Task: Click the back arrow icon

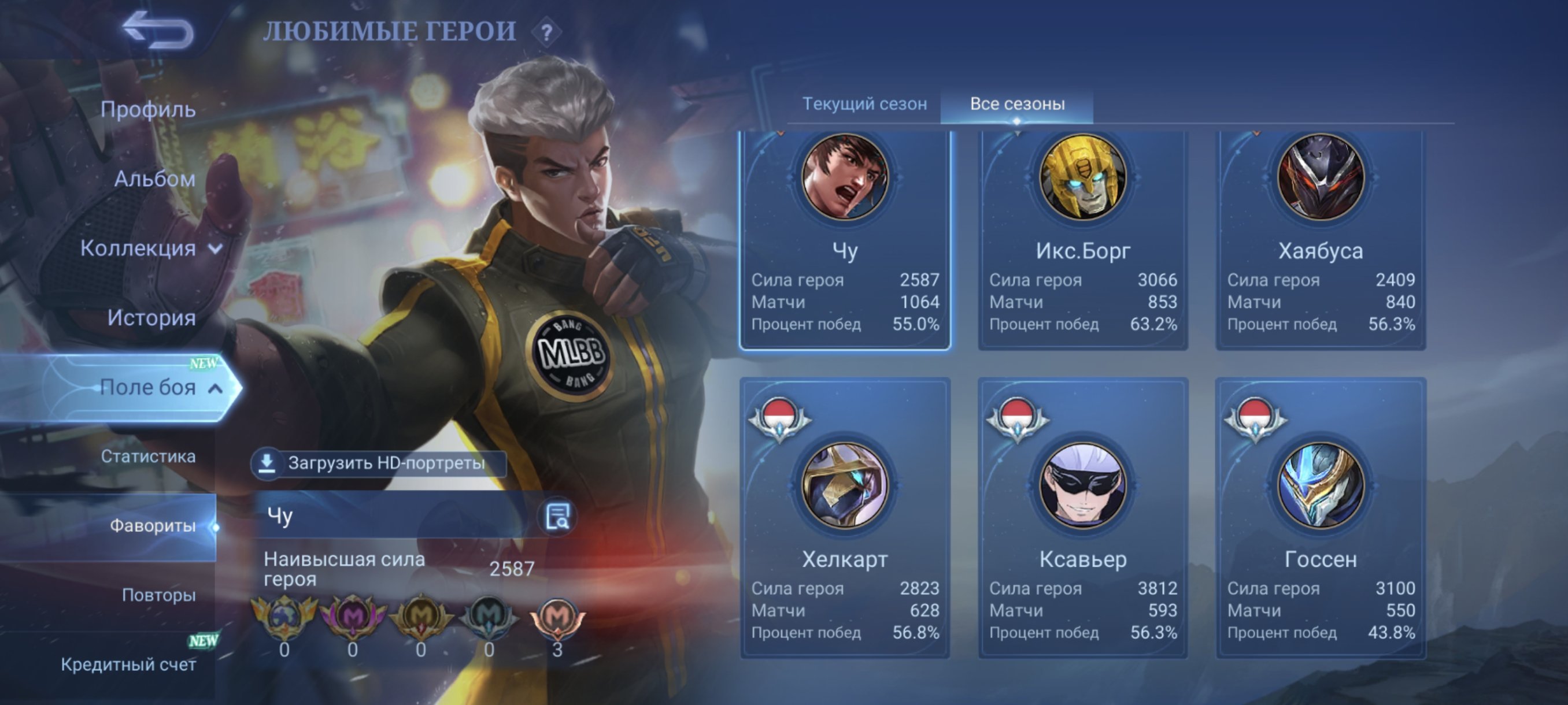Action: click(160, 28)
